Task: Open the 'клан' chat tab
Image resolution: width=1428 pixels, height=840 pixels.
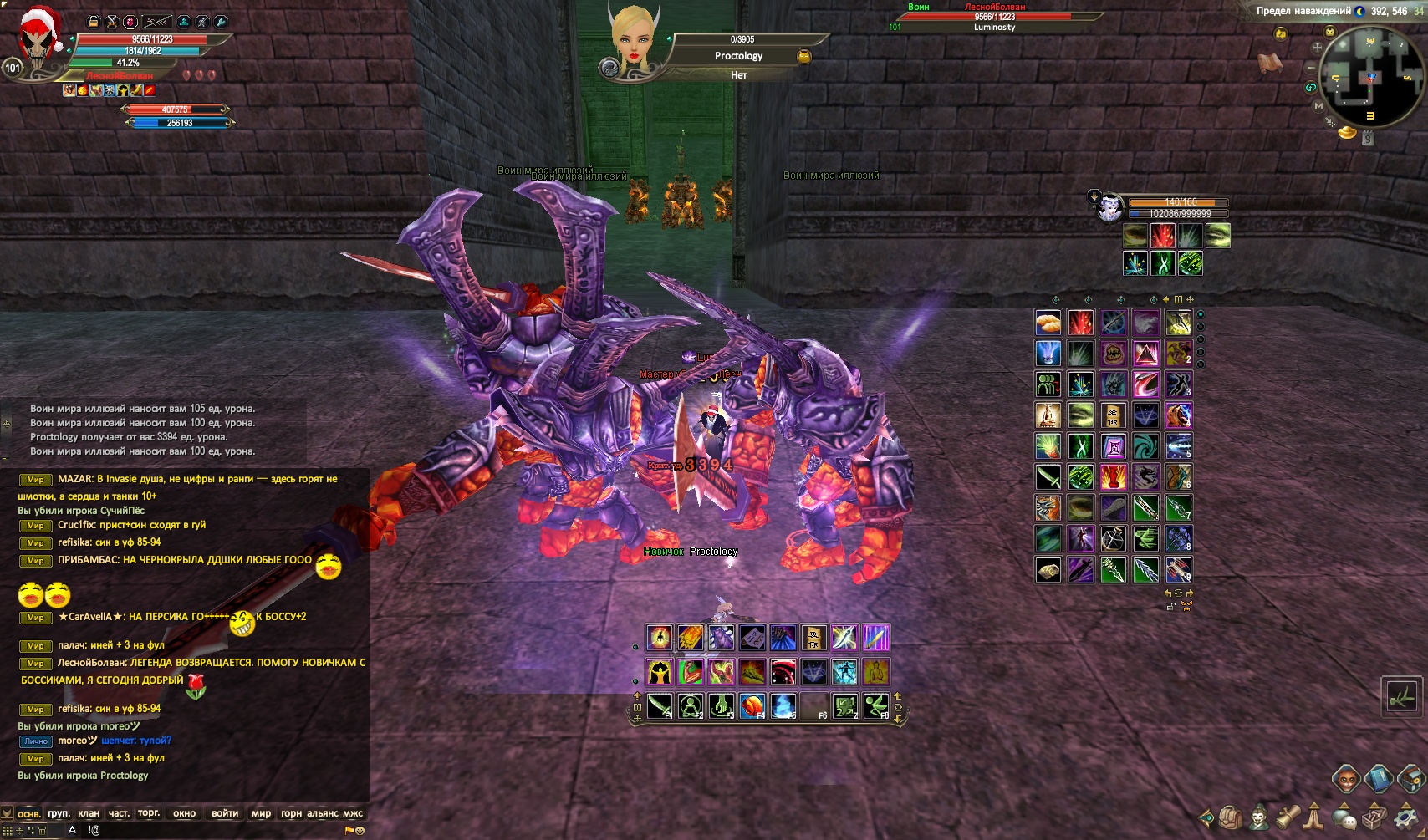Action: point(89,813)
